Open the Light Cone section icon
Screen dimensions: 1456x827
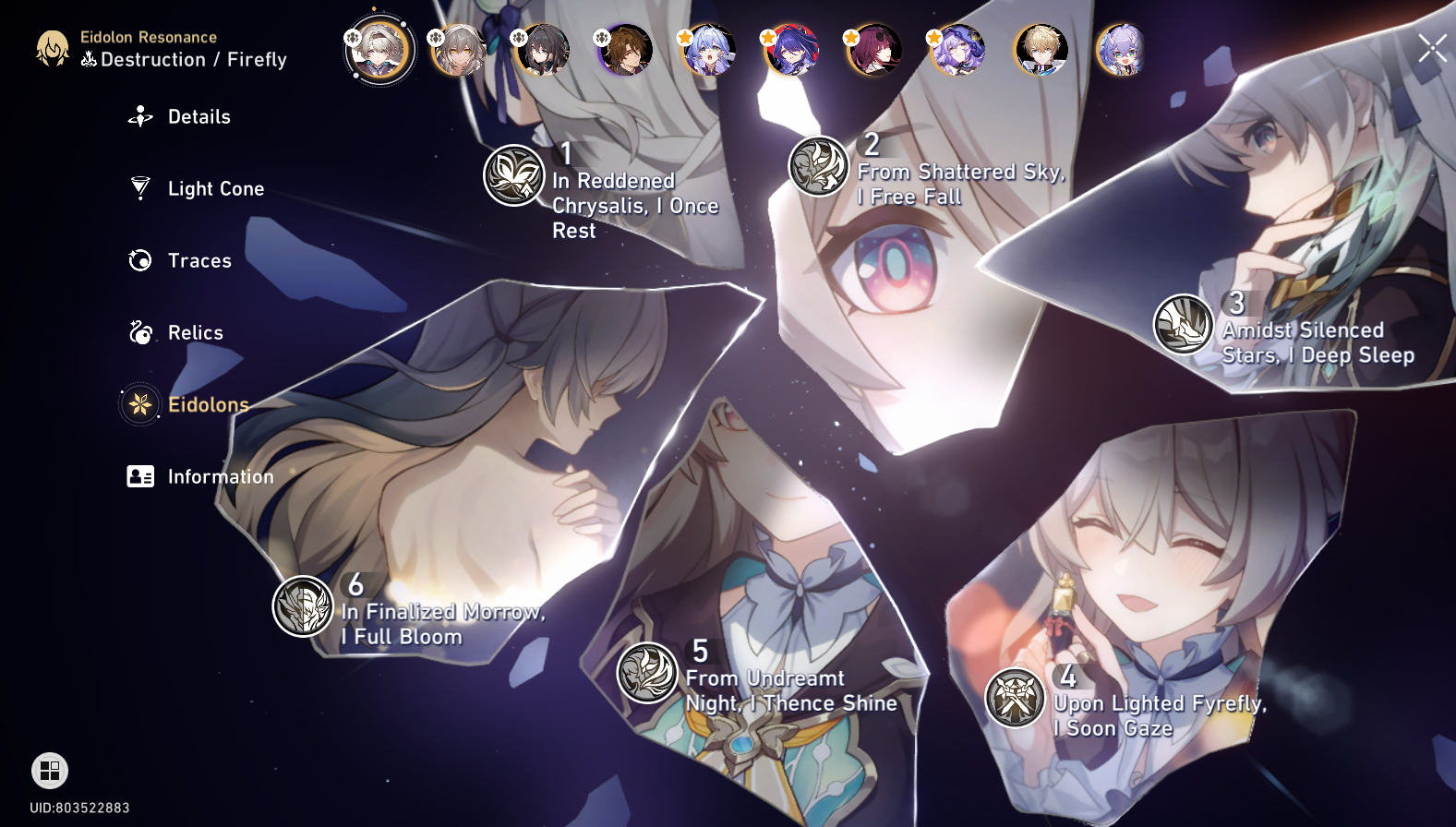pos(138,188)
